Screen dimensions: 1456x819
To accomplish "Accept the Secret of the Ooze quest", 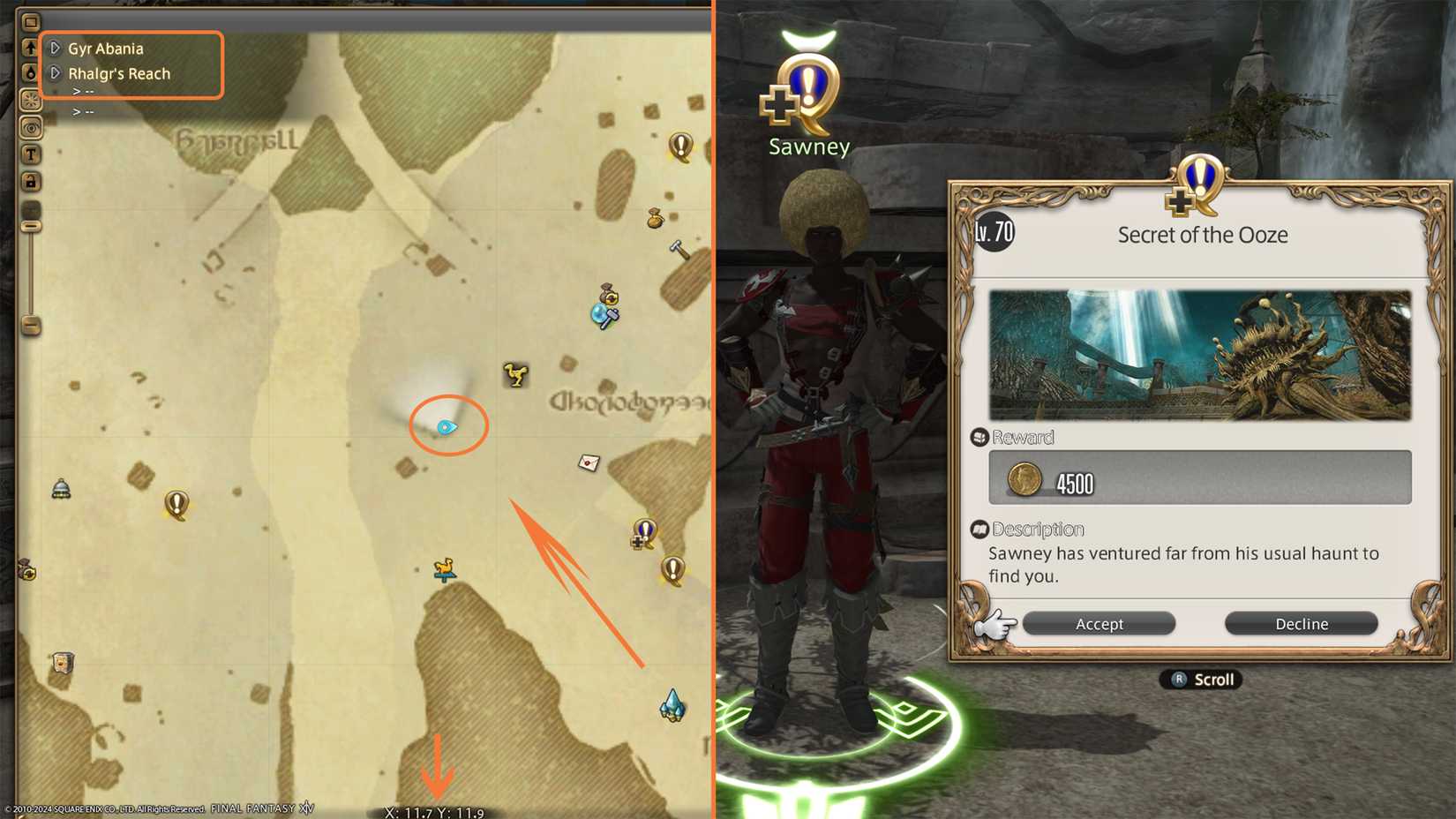I will (1099, 623).
